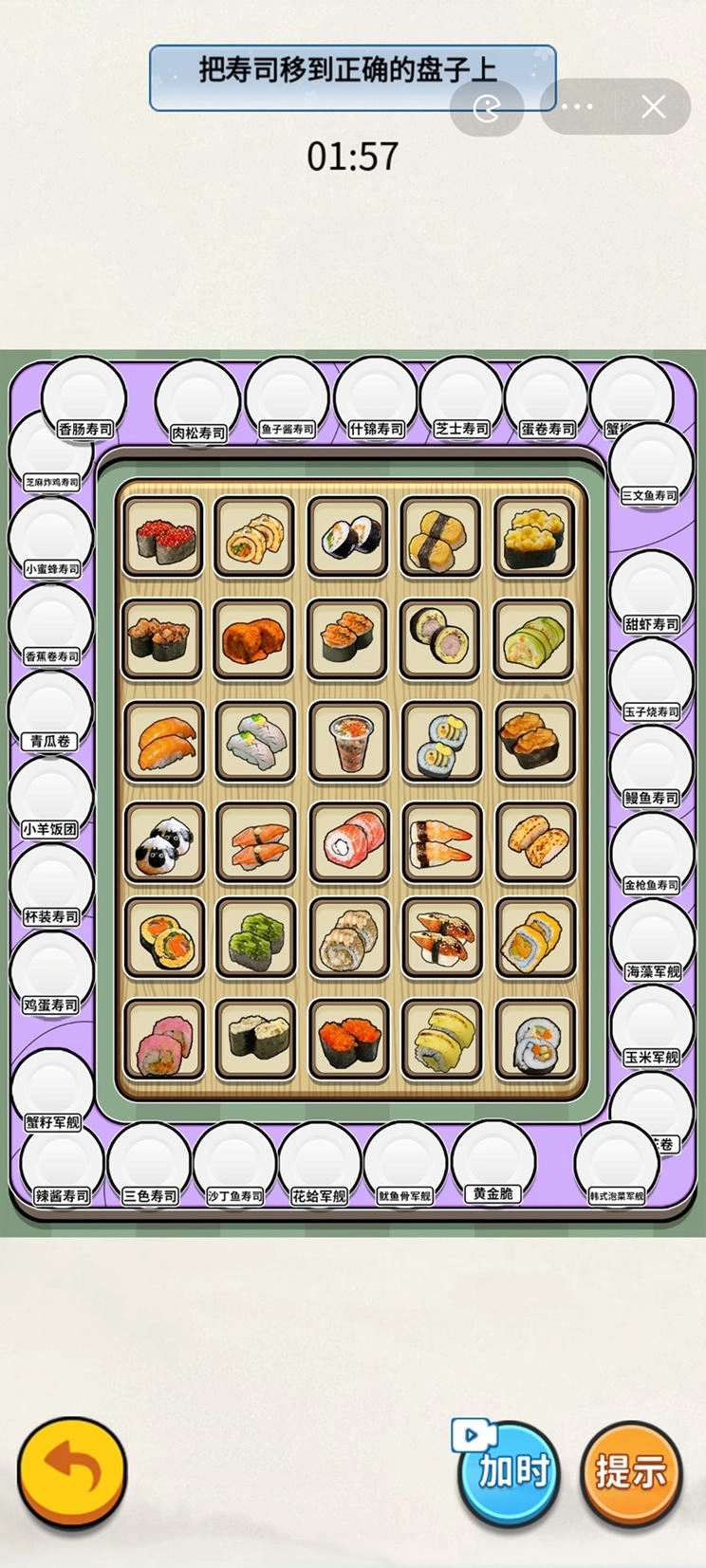Choose the green seaweed gunkan tile
Image resolution: width=706 pixels, height=1568 pixels.
tap(256, 937)
